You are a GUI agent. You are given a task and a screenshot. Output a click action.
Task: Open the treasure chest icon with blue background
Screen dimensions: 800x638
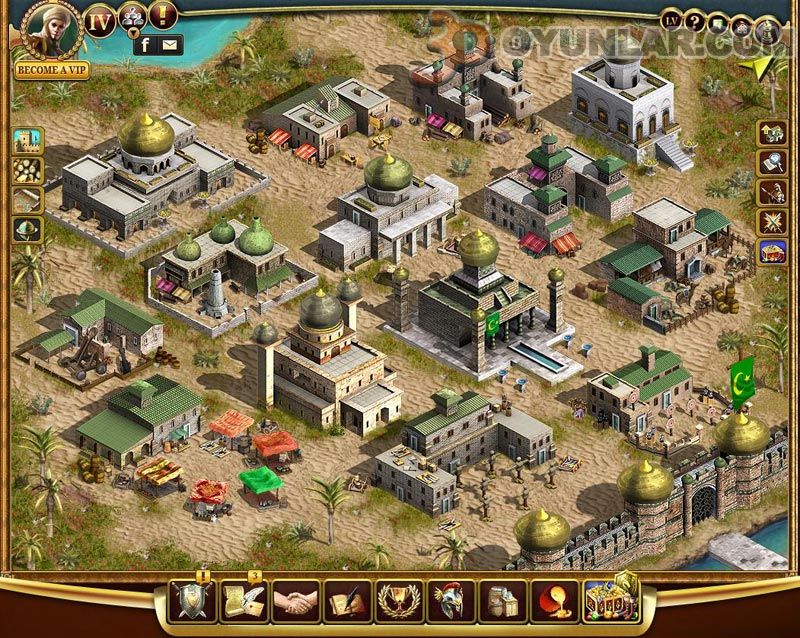[771, 252]
